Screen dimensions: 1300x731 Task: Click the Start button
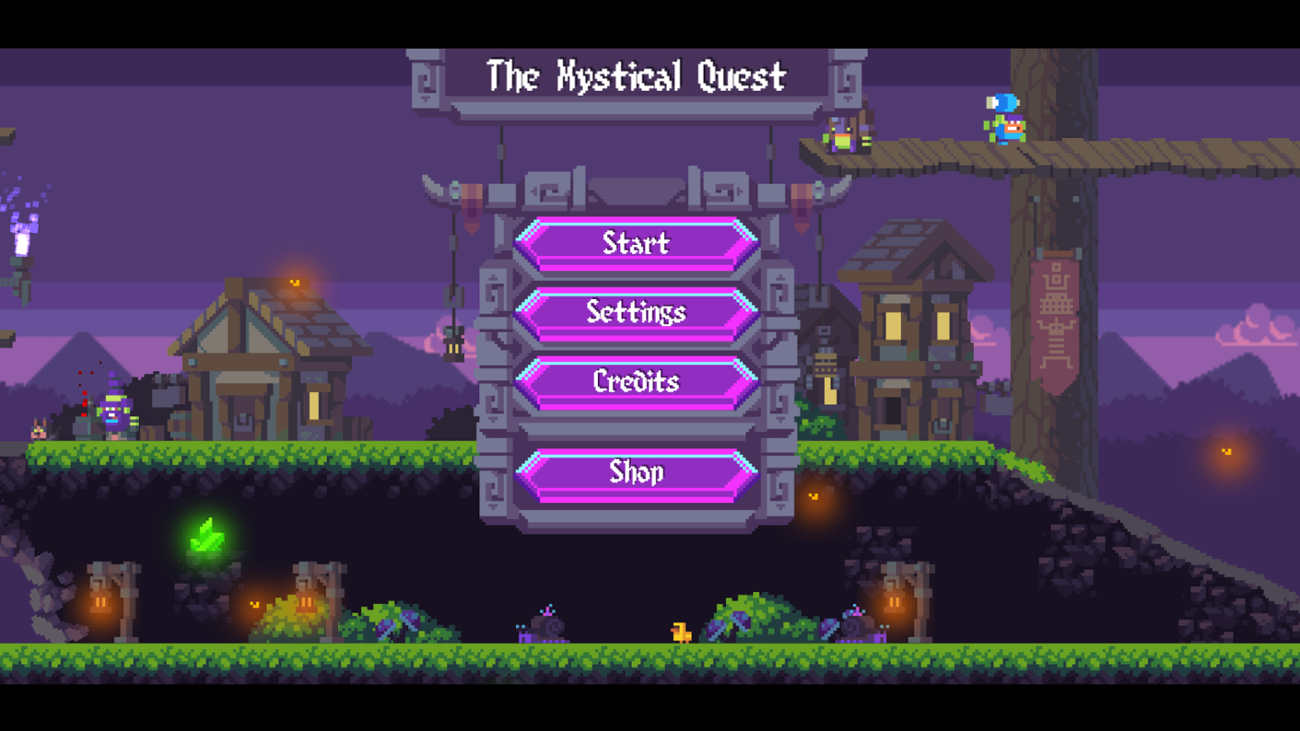point(636,244)
